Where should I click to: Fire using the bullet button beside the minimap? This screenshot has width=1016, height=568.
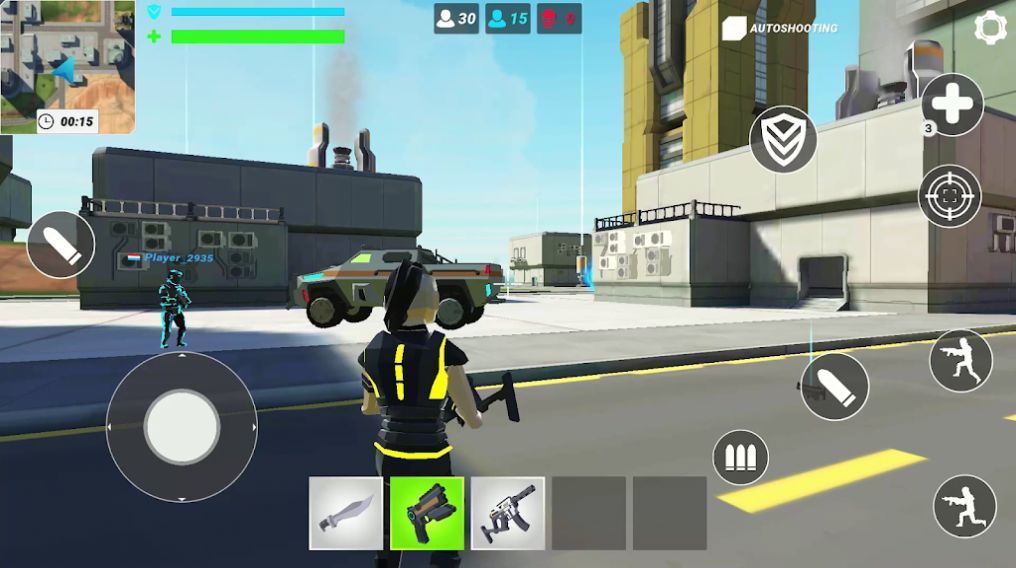61,245
